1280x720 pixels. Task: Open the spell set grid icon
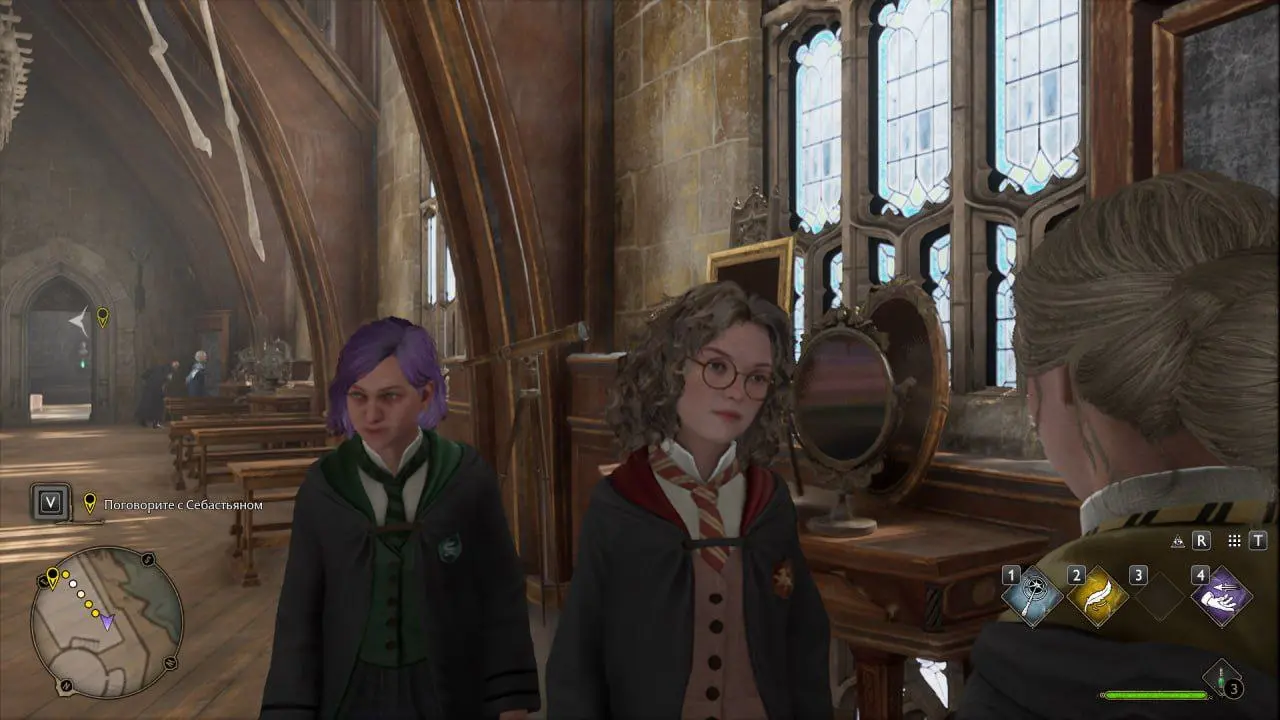(1233, 542)
